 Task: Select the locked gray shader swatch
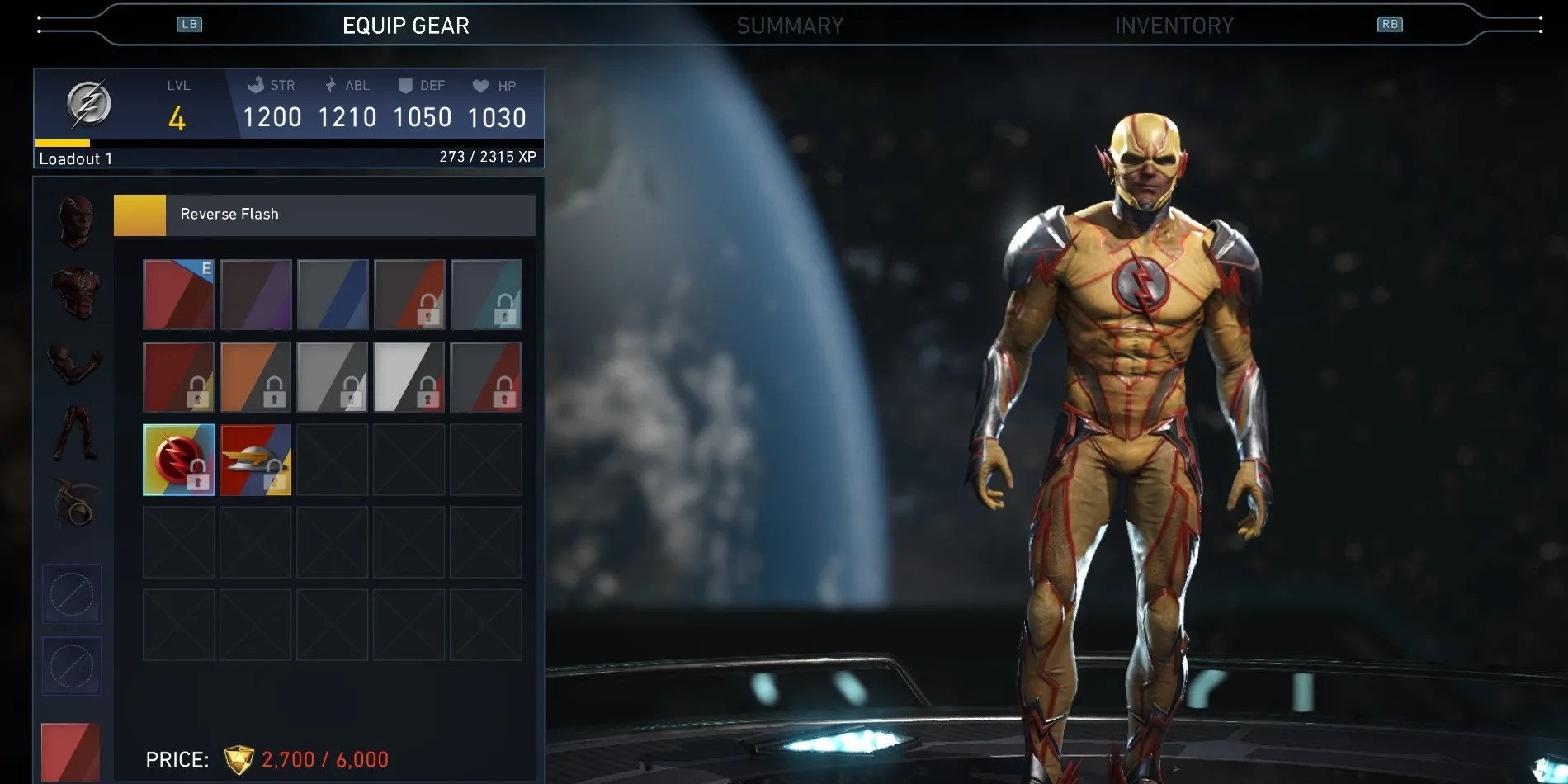333,377
